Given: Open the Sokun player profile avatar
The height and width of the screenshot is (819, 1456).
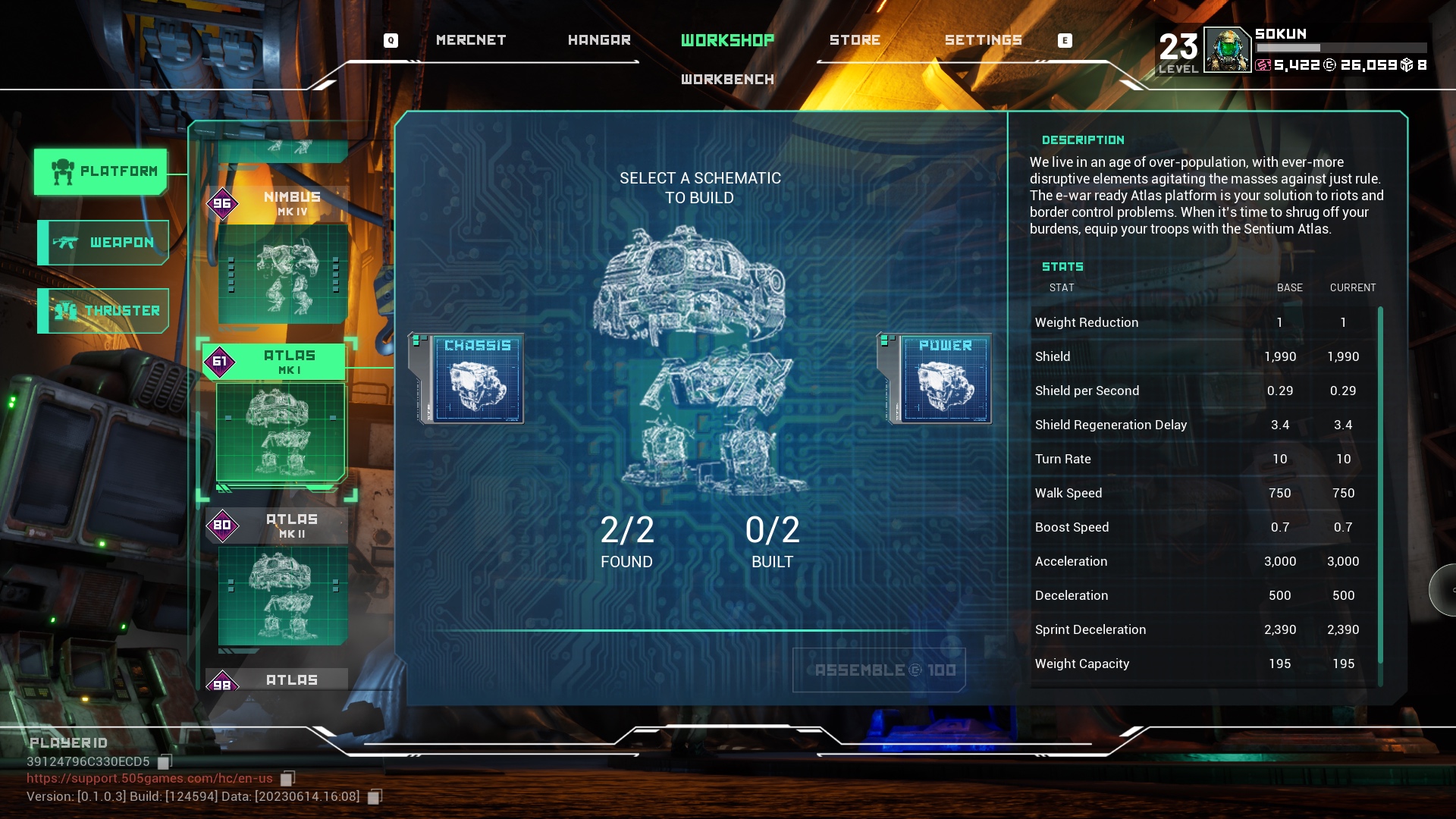Looking at the screenshot, I should (x=1226, y=50).
